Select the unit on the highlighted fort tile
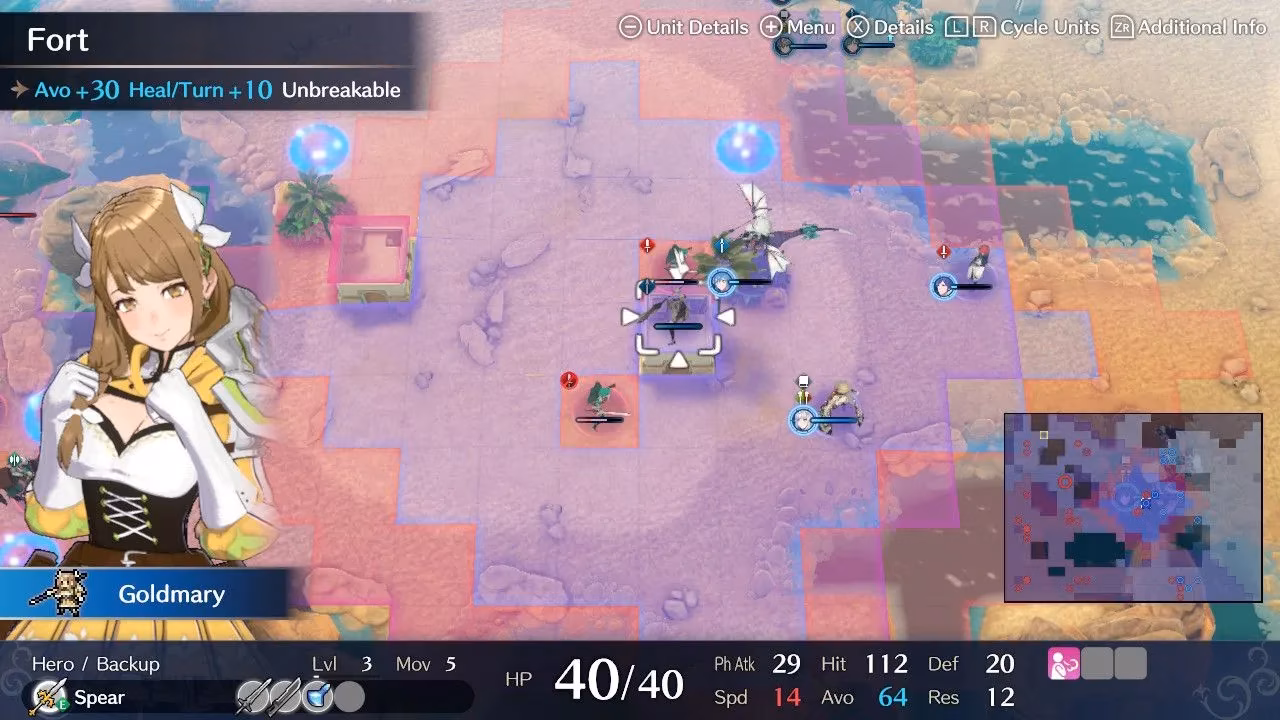The image size is (1280, 720). coord(679,315)
